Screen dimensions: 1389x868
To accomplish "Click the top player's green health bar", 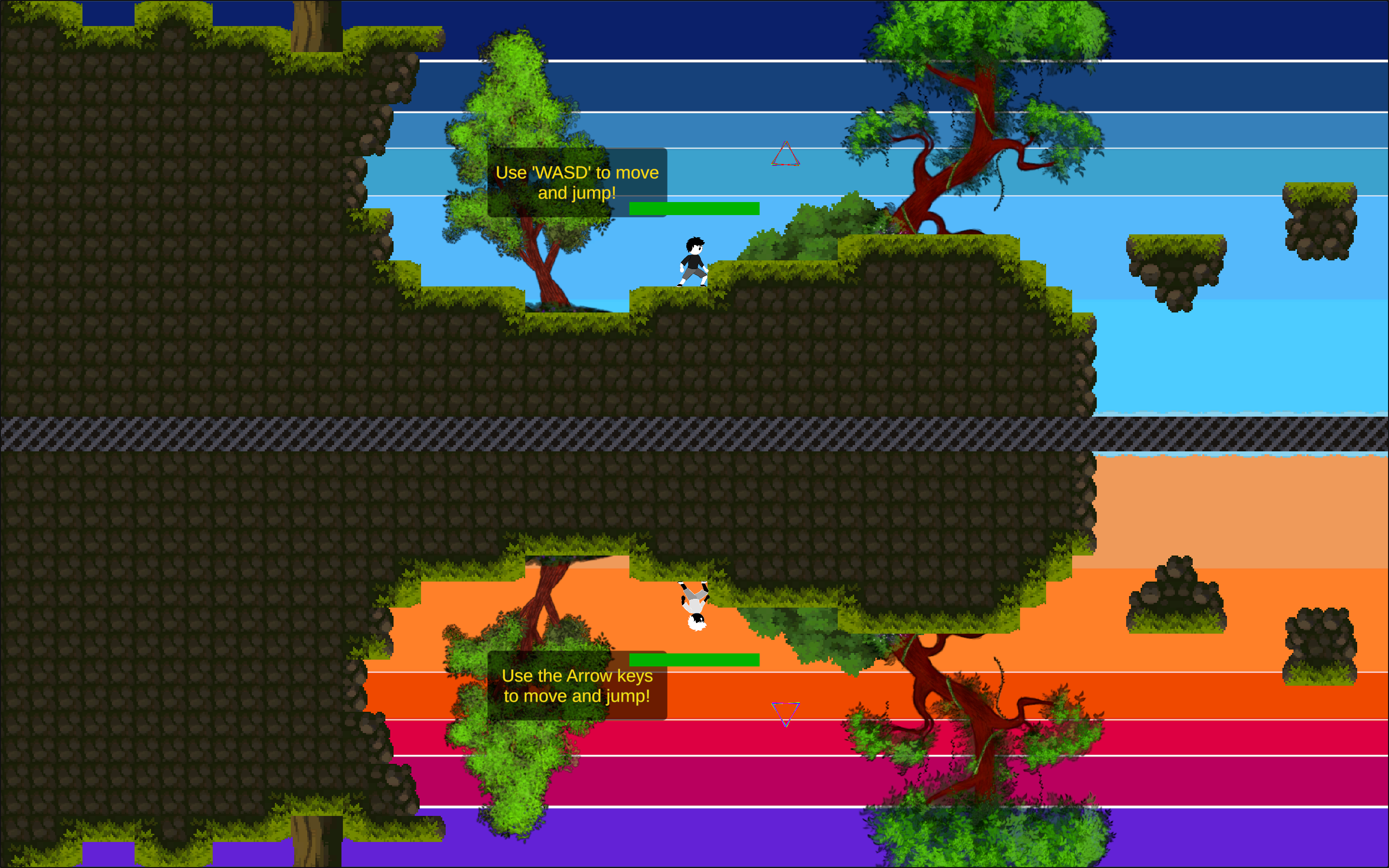I will [x=694, y=208].
